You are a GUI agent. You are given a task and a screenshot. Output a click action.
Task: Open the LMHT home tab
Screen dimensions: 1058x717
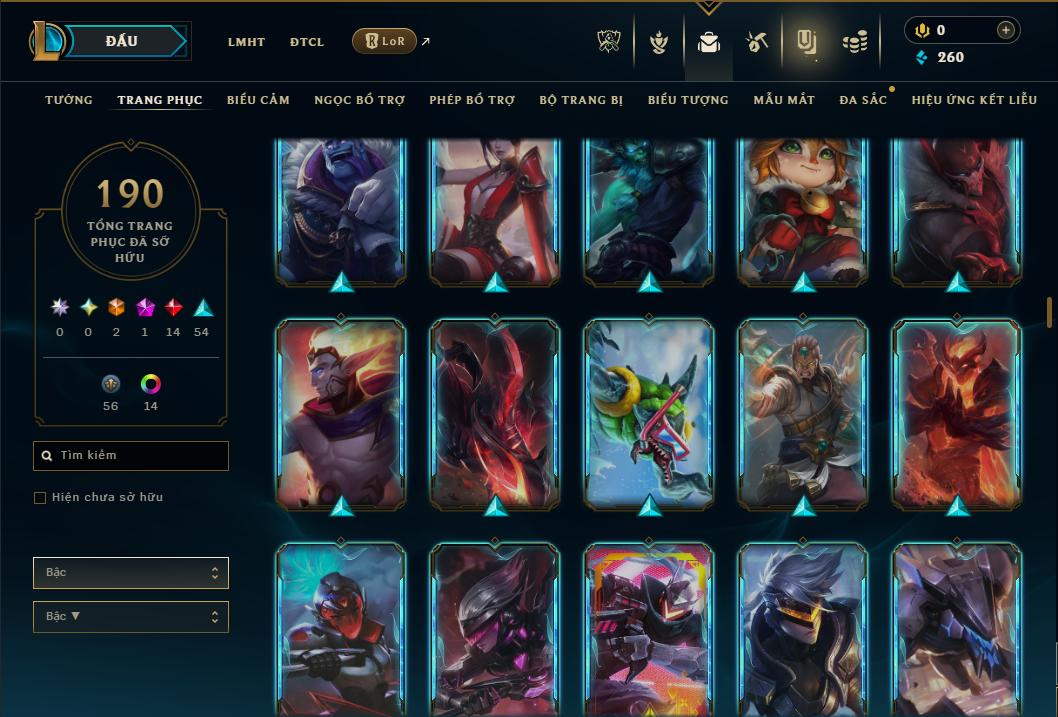pos(246,42)
